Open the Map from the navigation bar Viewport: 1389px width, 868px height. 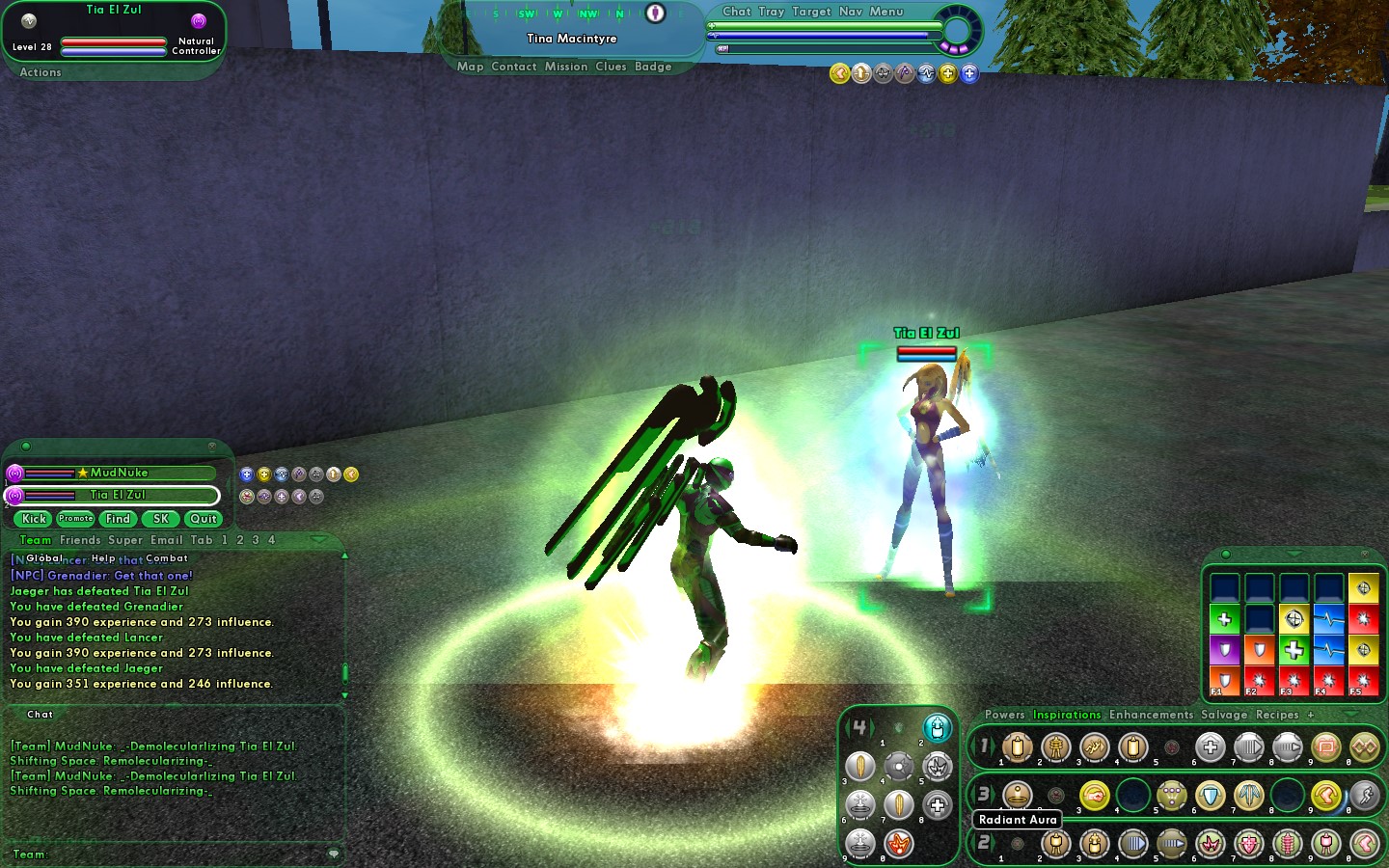[470, 67]
